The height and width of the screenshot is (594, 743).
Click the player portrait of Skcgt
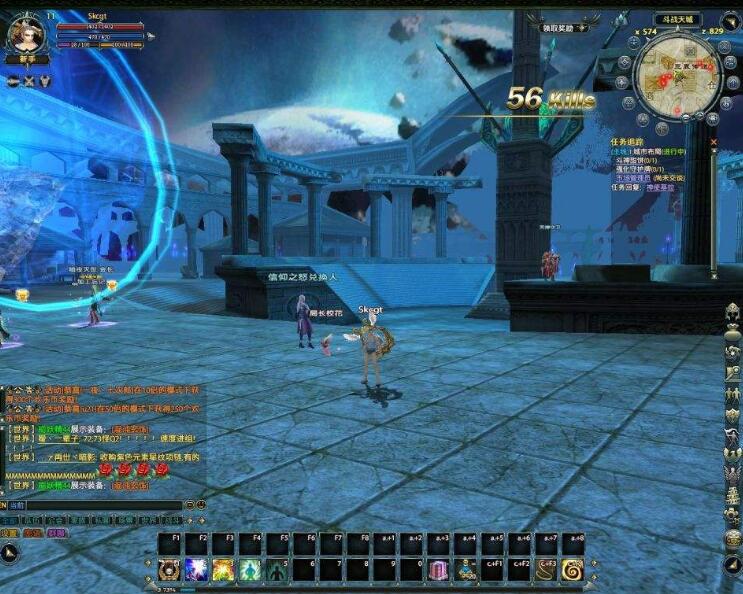pos(25,33)
